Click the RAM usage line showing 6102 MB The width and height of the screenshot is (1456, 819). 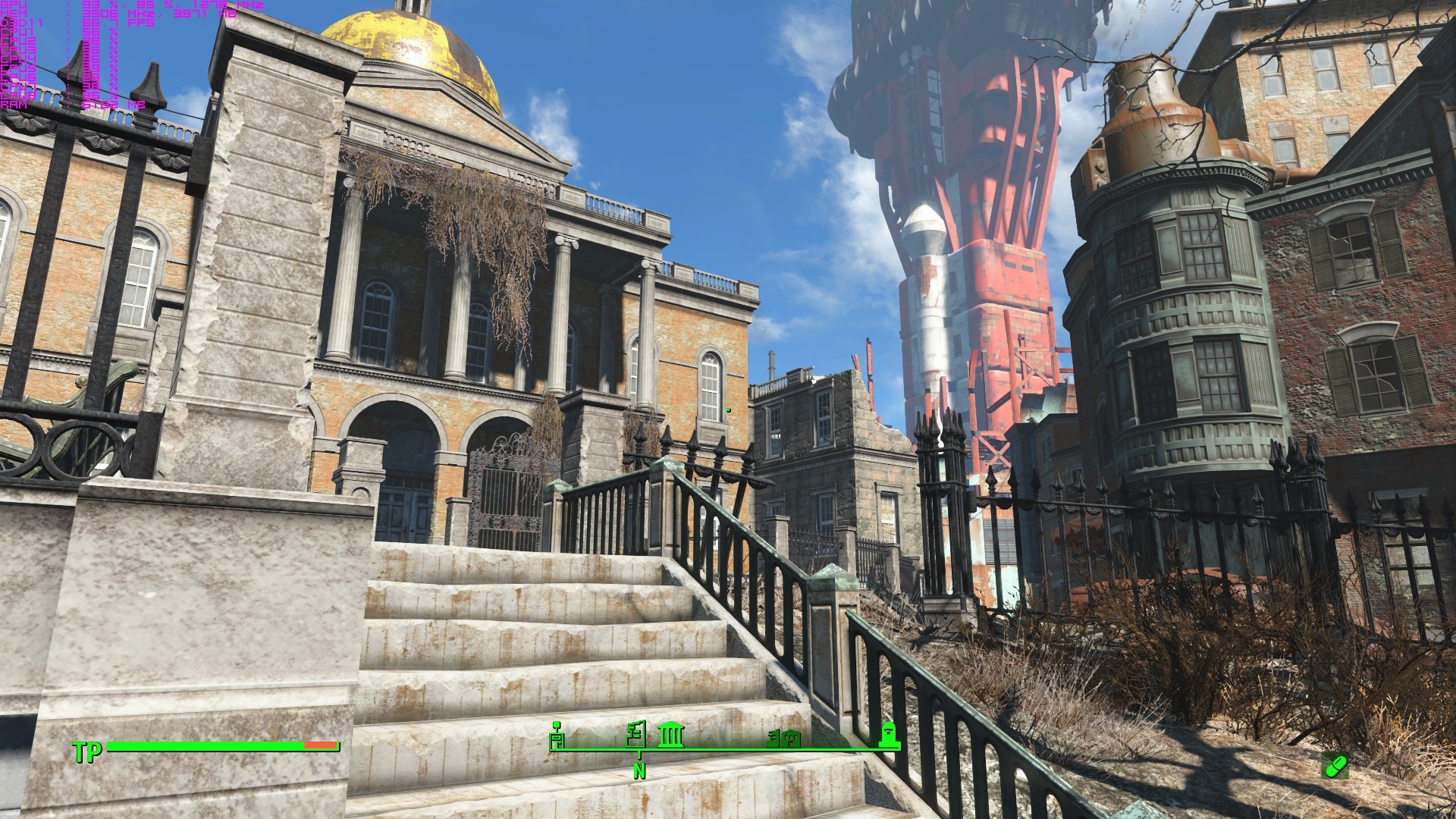pyautogui.click(x=102, y=105)
